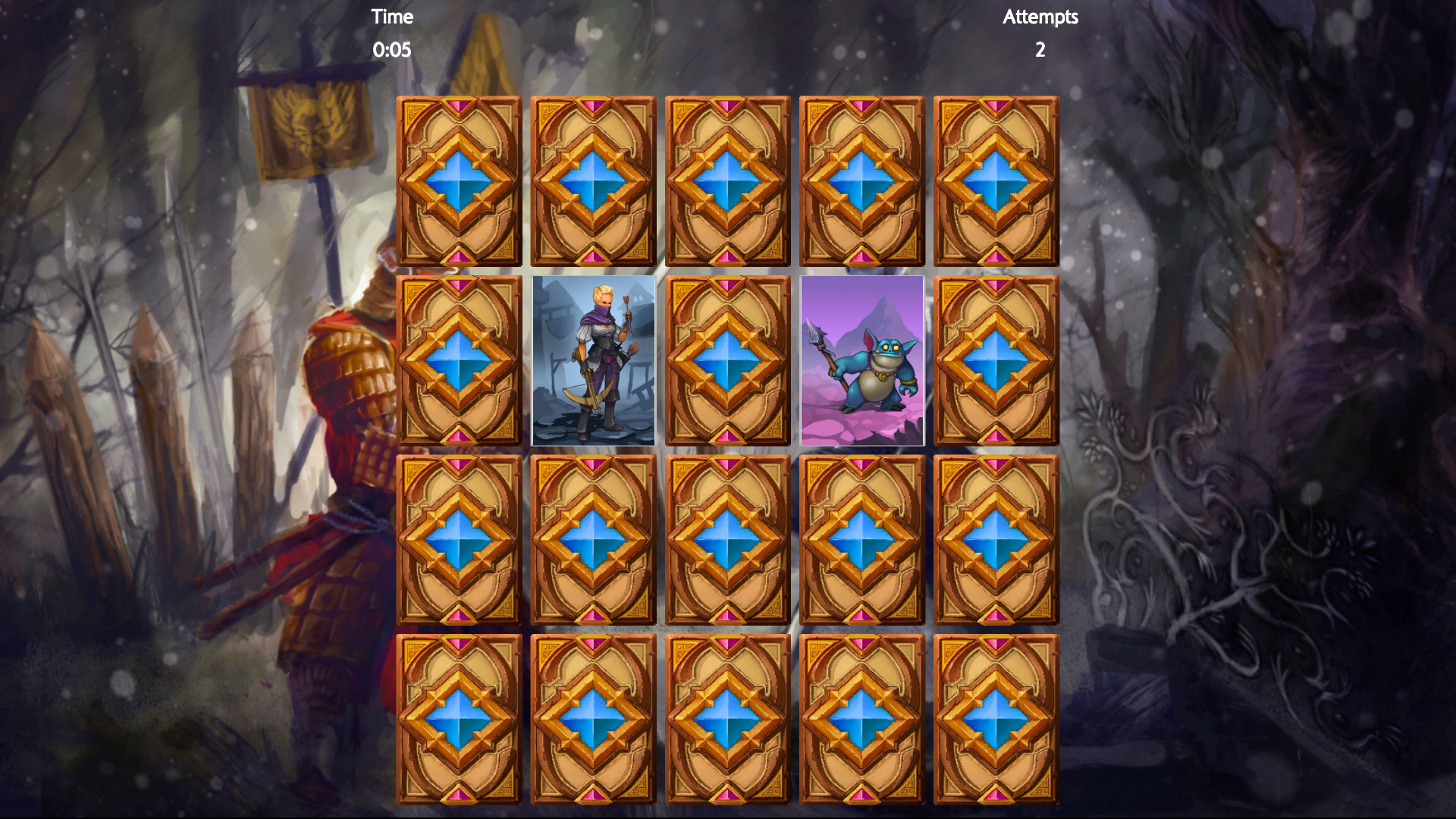
Task: Flip the card right of the goblin card
Action: click(x=996, y=362)
